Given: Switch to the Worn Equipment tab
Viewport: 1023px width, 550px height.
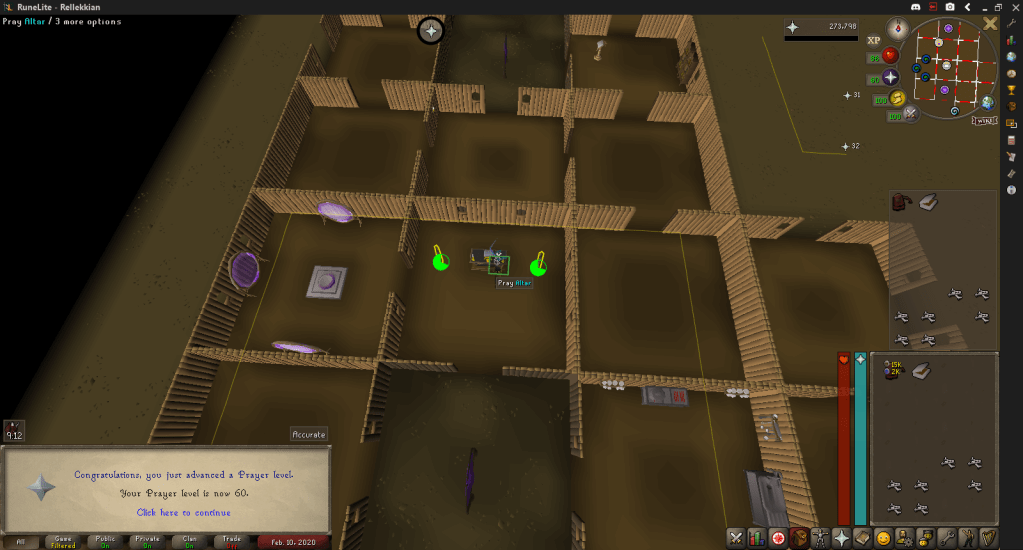Looking at the screenshot, I should pyautogui.click(x=820, y=538).
